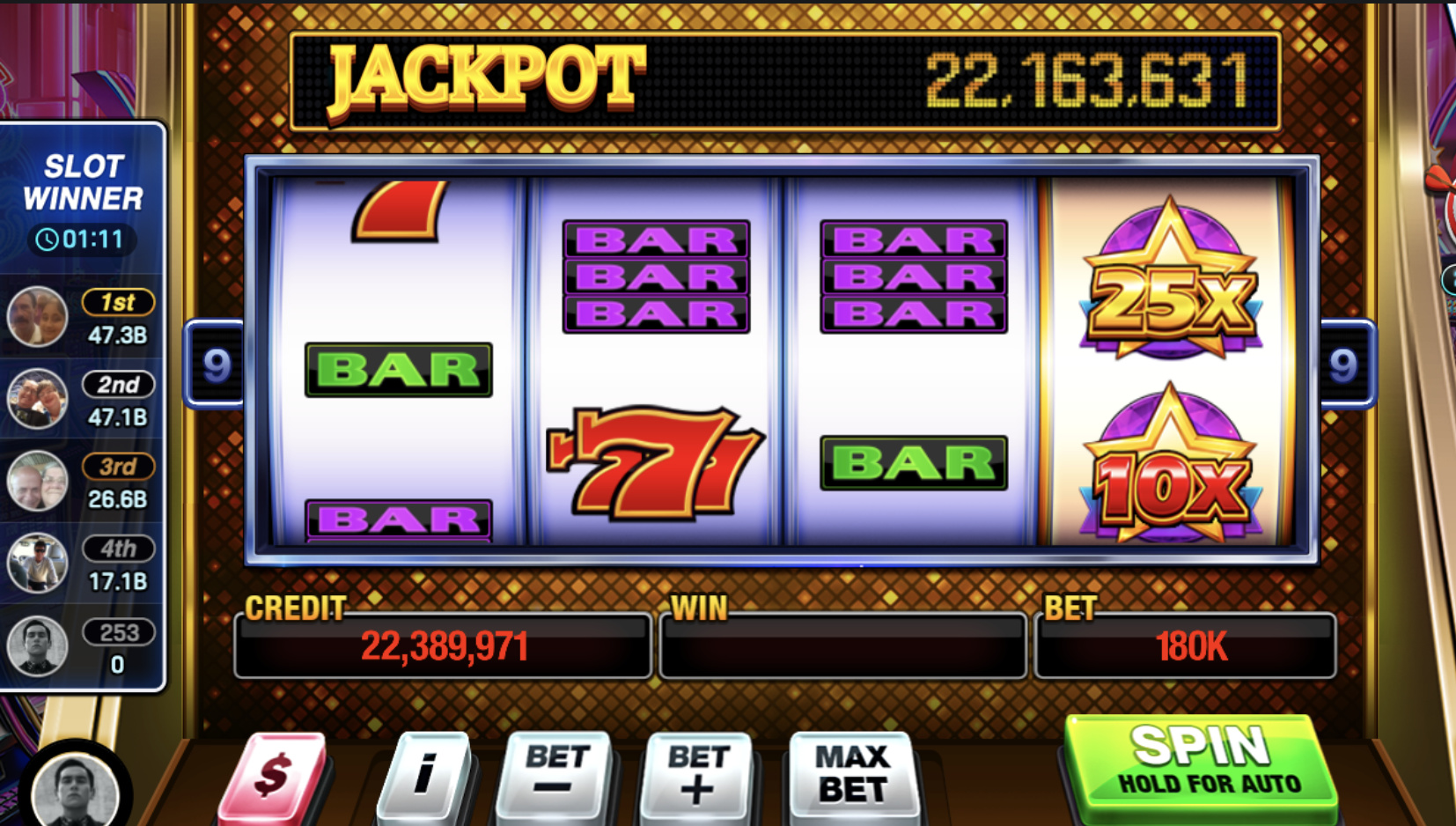Image resolution: width=1456 pixels, height=826 pixels.
Task: View the 1st place slot winner
Action: tap(81, 317)
